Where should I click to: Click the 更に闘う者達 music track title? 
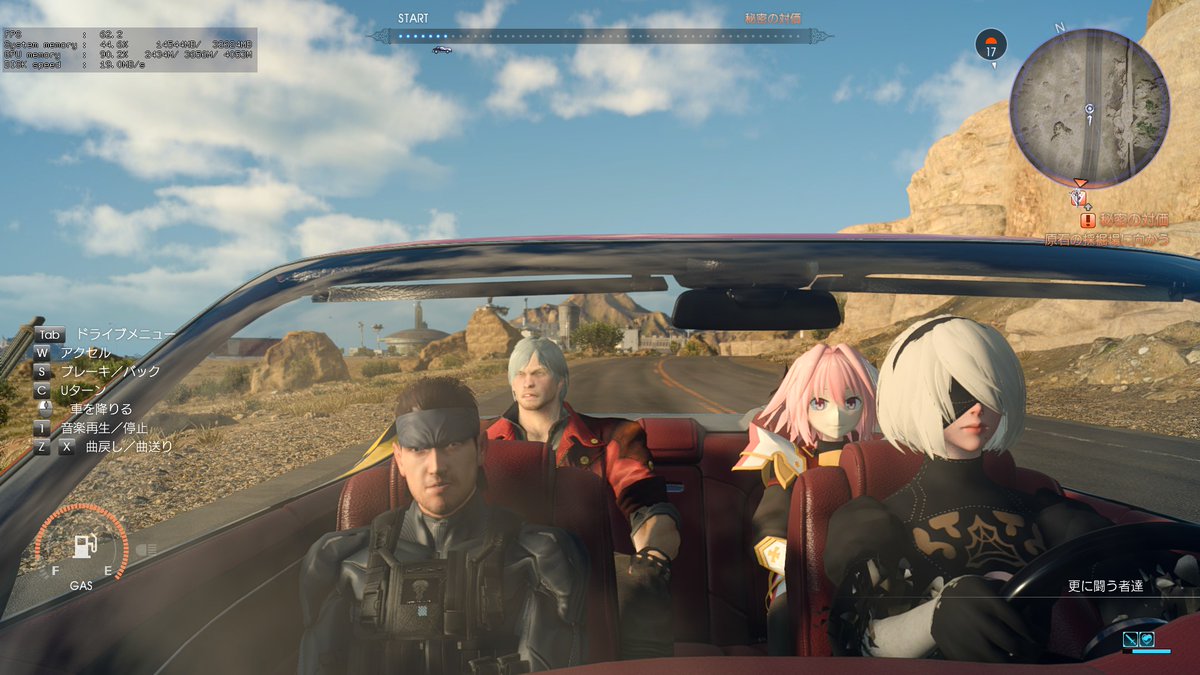click(1104, 587)
